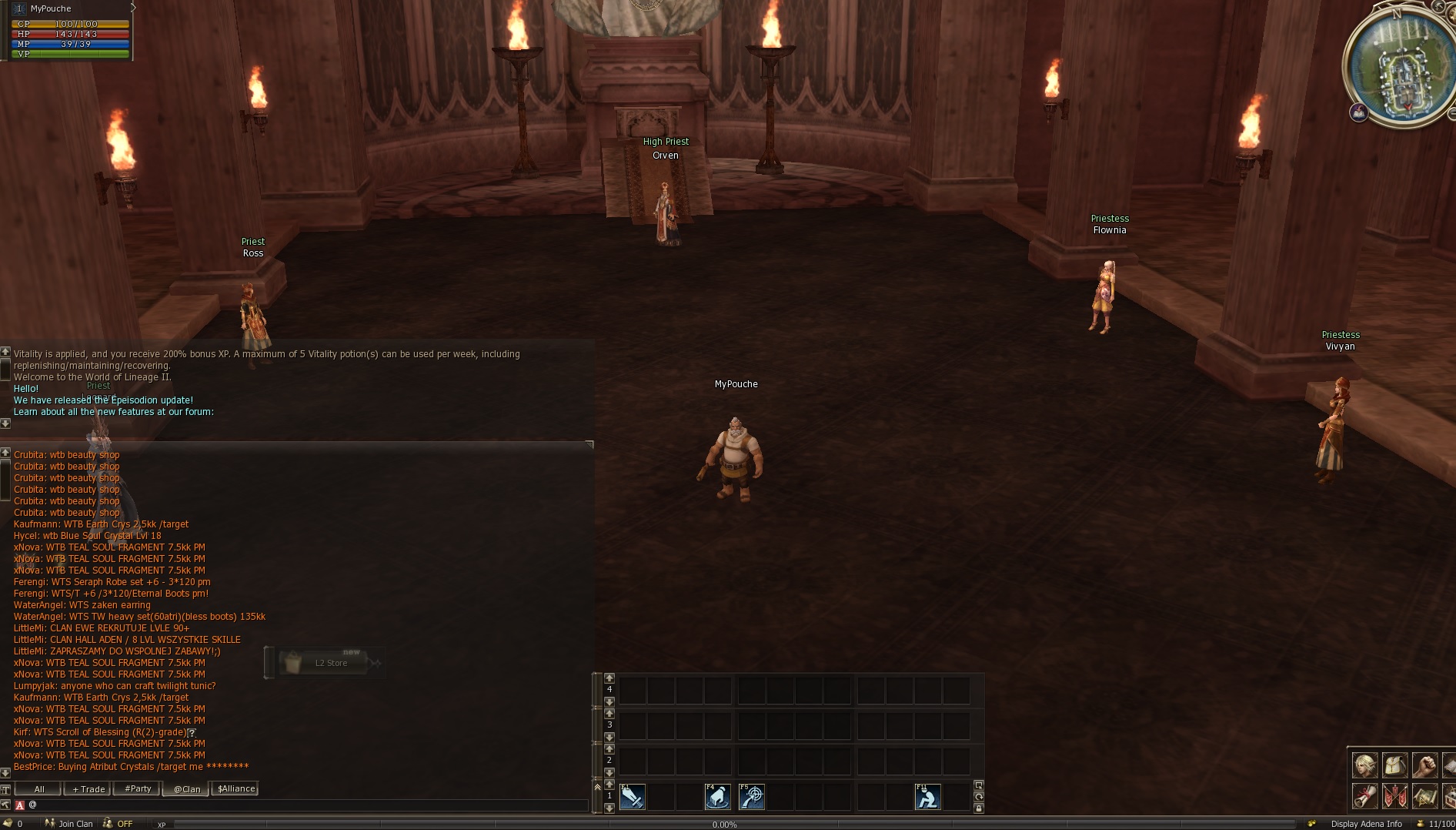The width and height of the screenshot is (1456, 830).
Task: Open the character portrait icon in bottom-right menu
Action: coord(1364,766)
